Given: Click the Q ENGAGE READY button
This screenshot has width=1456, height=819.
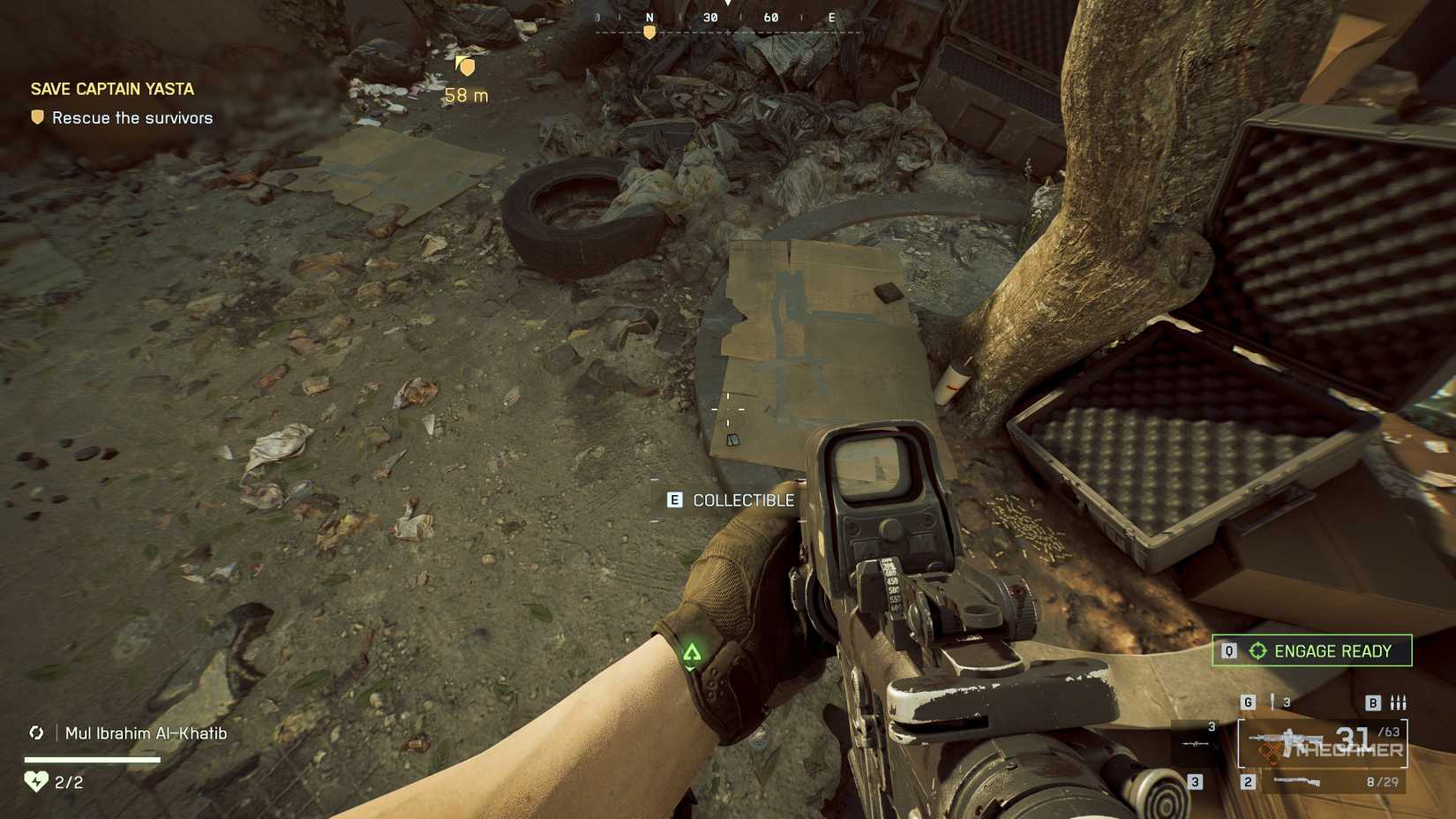Looking at the screenshot, I should coord(1312,650).
